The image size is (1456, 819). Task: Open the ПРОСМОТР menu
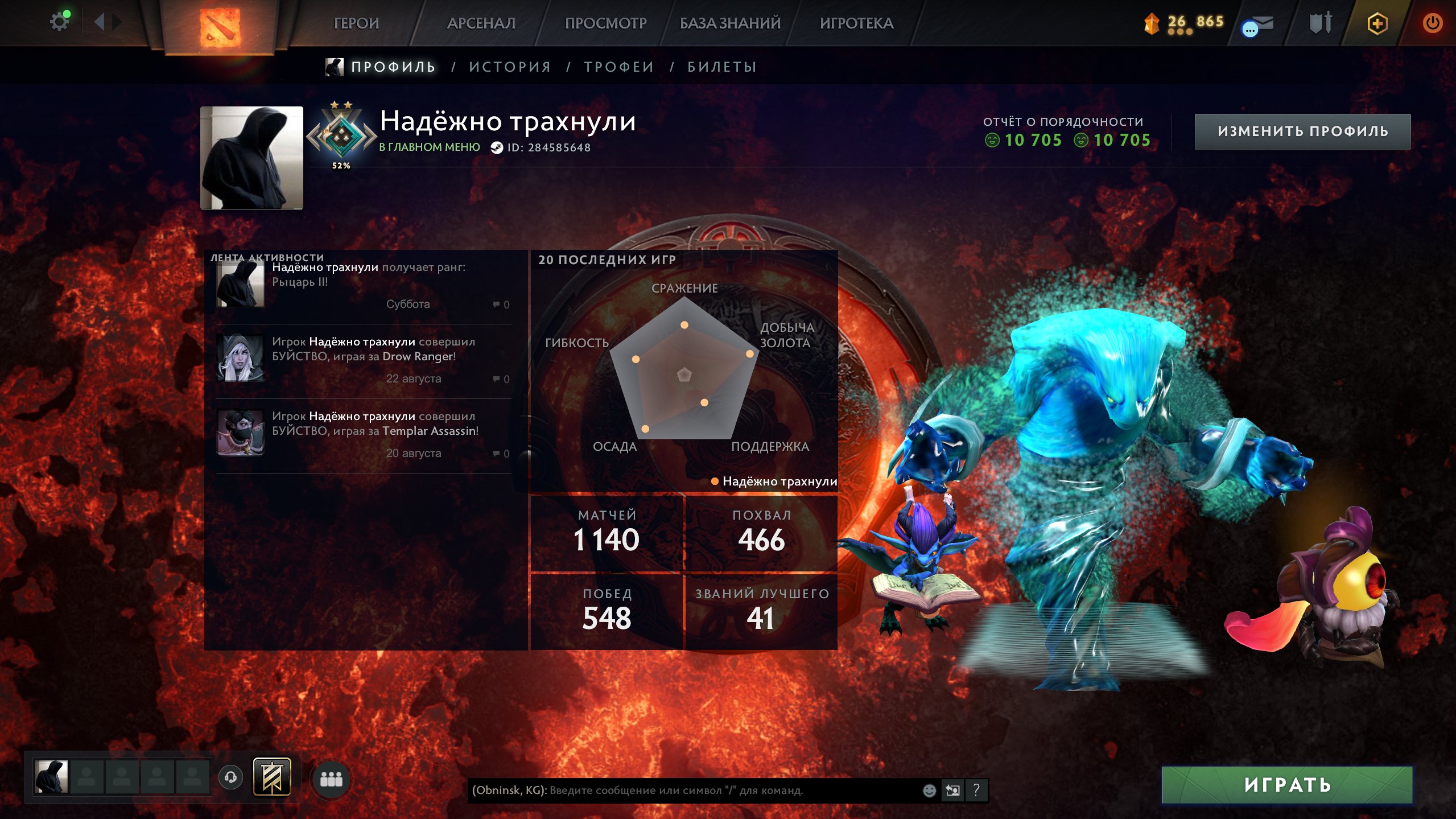(605, 23)
